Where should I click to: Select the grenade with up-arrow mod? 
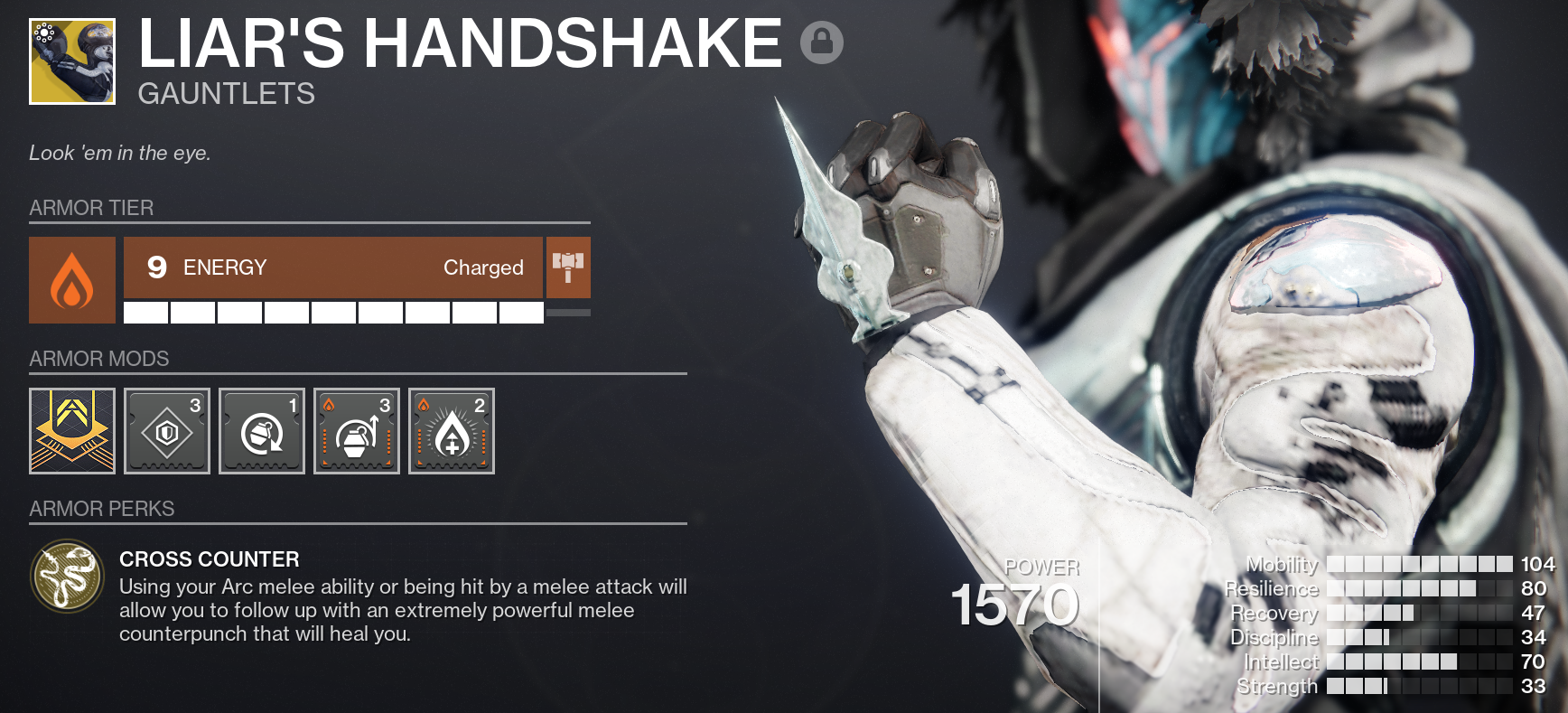[357, 431]
